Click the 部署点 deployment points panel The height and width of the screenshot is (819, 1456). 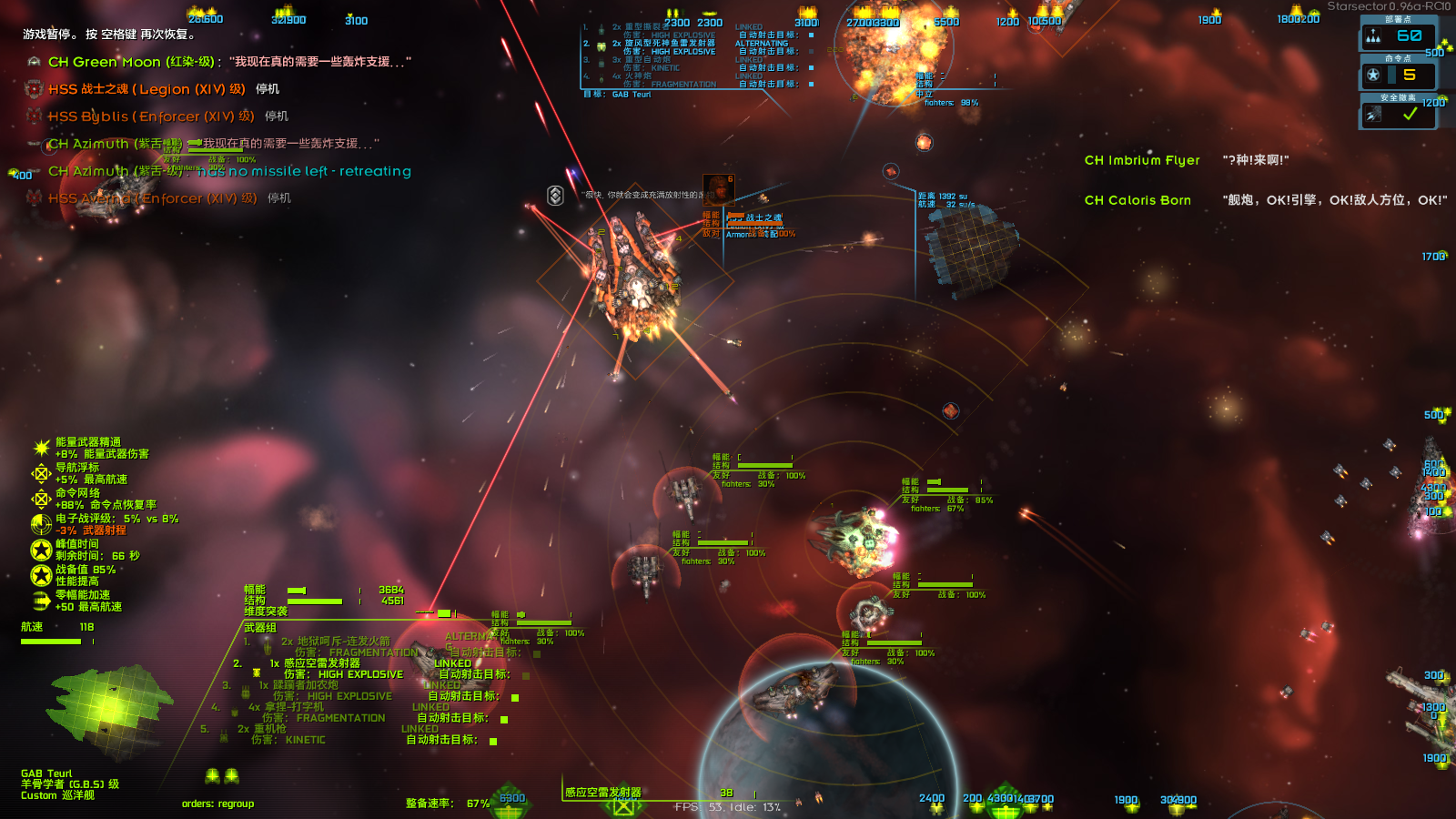coord(1397,36)
